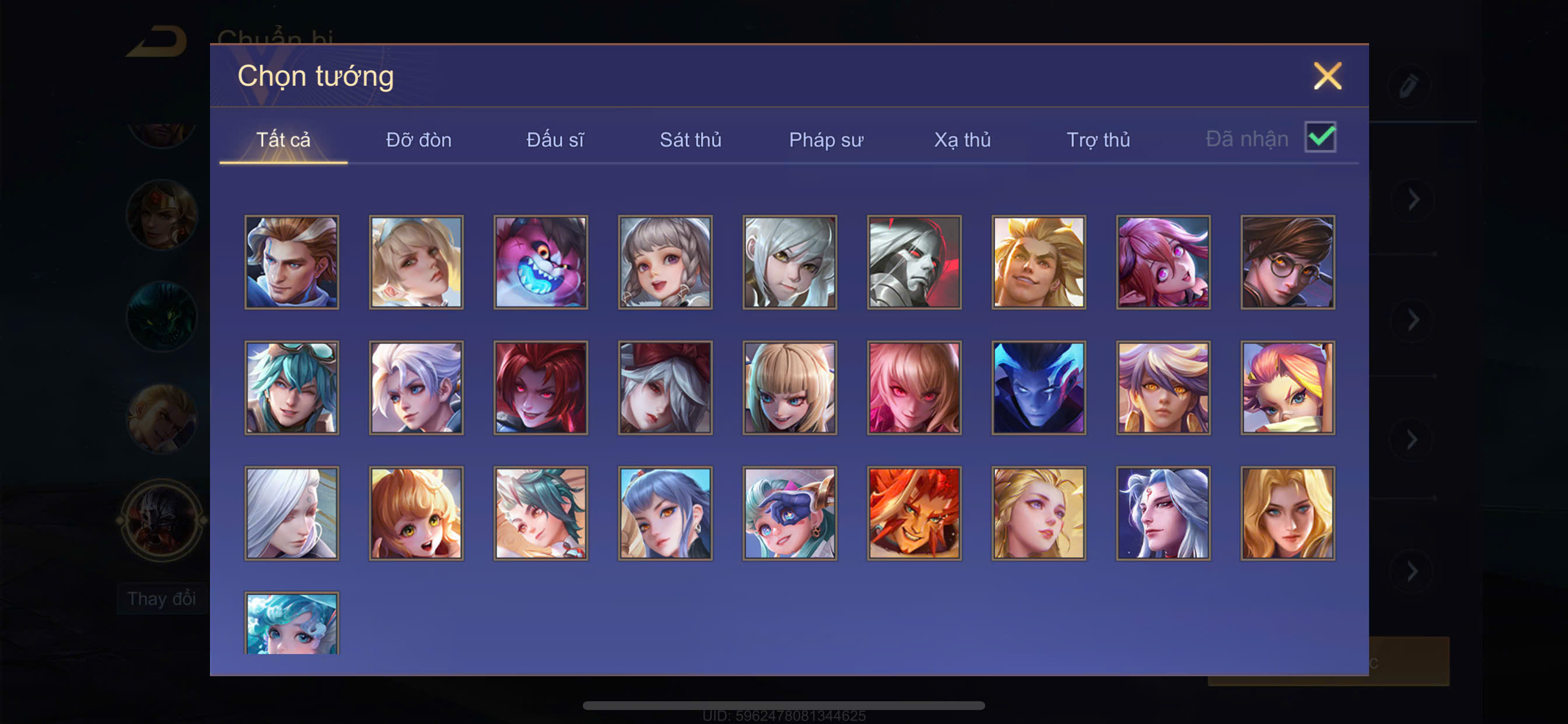Choose the Trợ thủ tab
The image size is (1568, 724).
point(1098,140)
